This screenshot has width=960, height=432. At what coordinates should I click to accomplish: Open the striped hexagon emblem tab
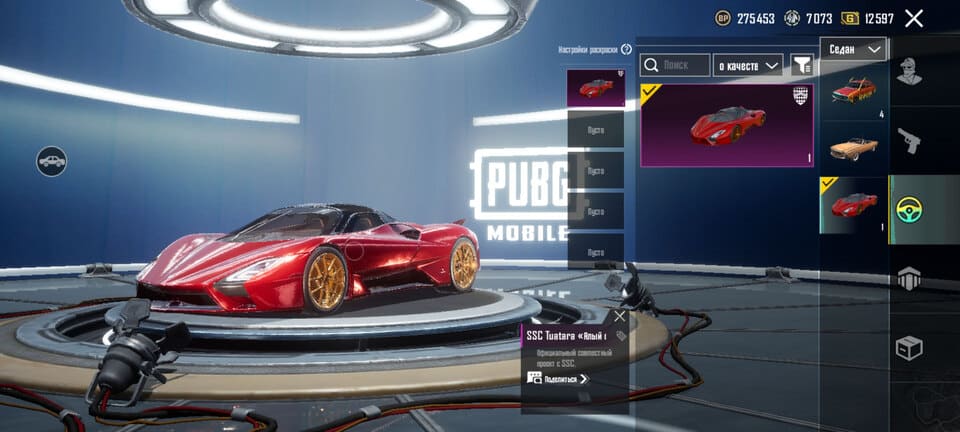pyautogui.click(x=909, y=279)
